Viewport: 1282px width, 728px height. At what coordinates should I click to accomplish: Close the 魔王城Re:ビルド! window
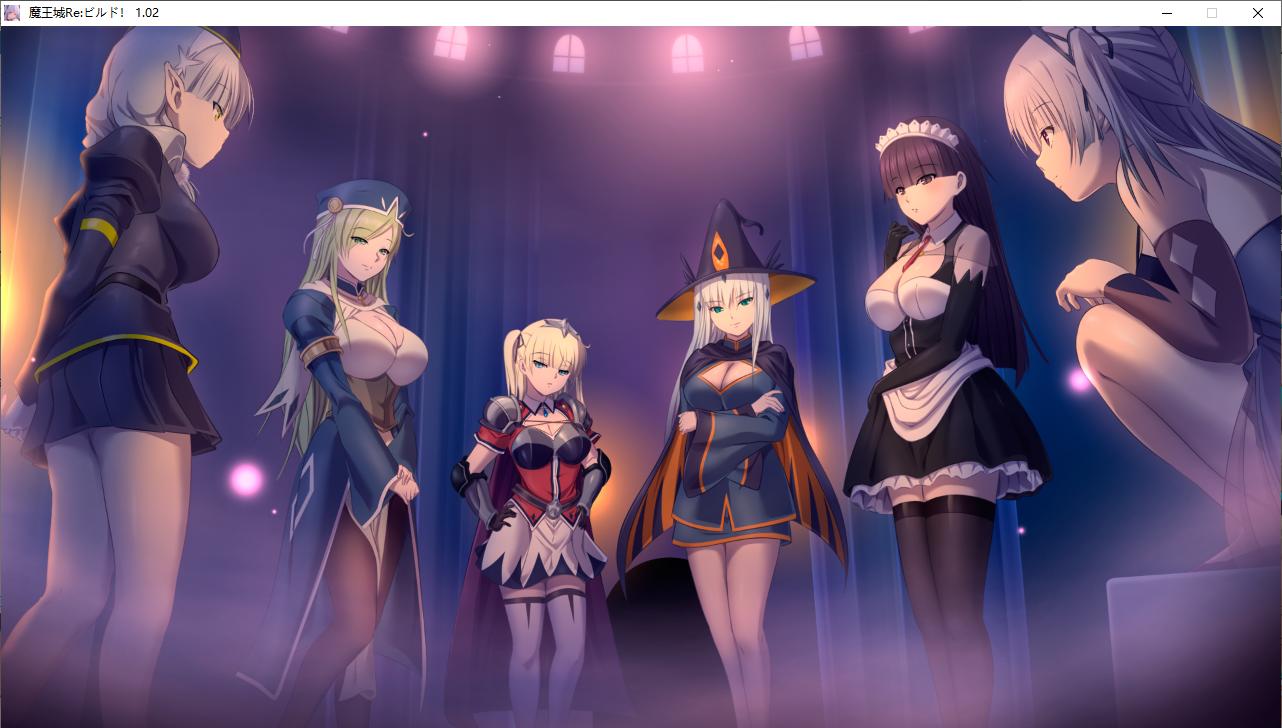(x=1257, y=13)
